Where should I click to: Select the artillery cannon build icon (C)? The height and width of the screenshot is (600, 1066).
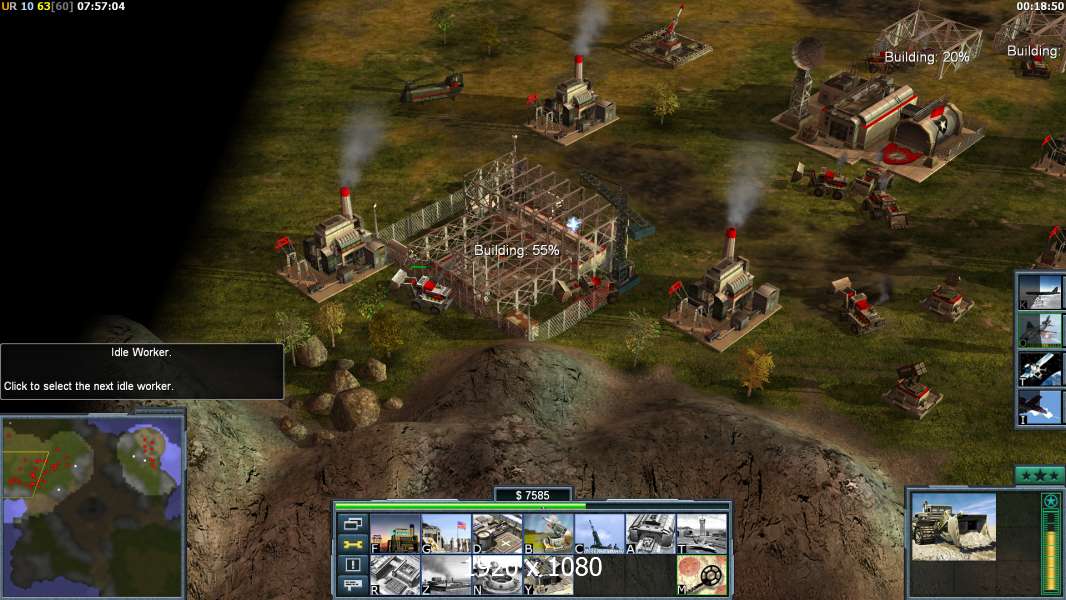pos(599,534)
